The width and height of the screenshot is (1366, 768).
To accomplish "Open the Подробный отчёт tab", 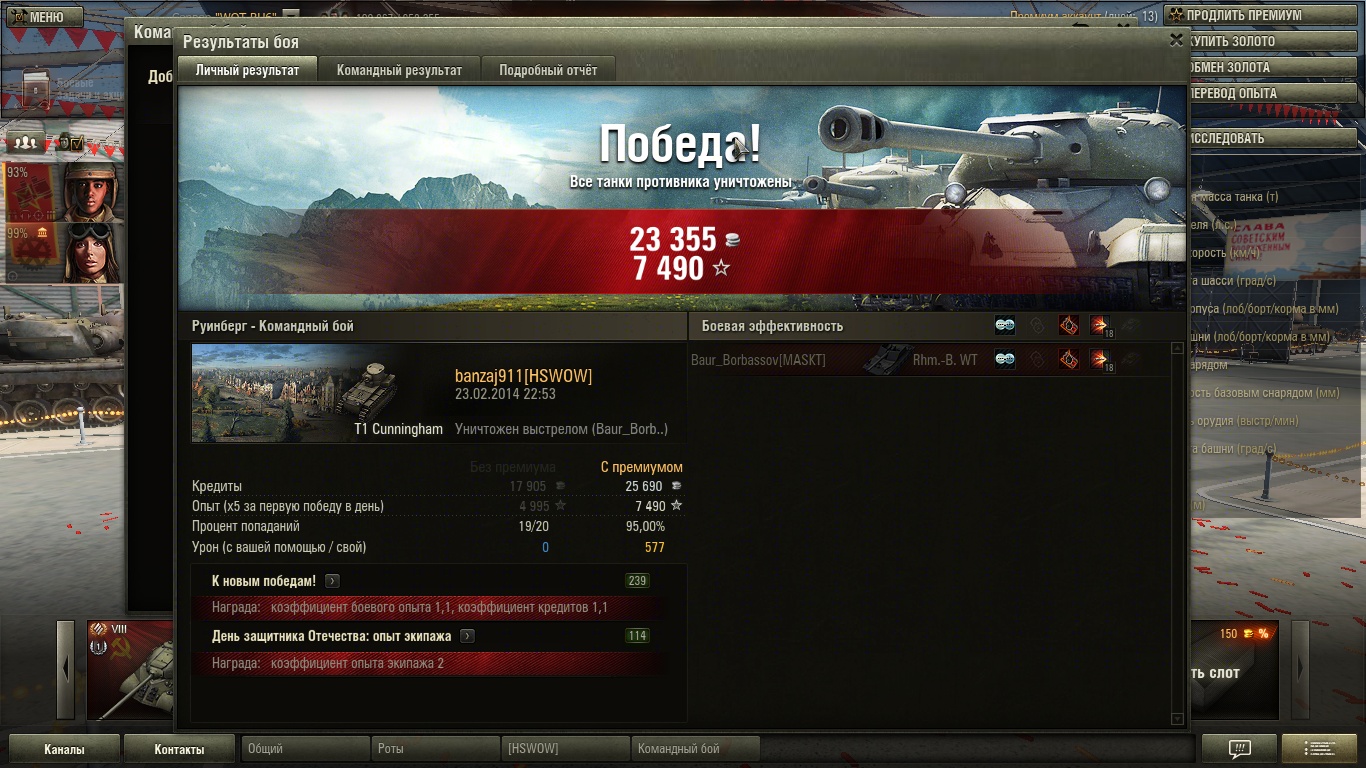I will click(548, 70).
